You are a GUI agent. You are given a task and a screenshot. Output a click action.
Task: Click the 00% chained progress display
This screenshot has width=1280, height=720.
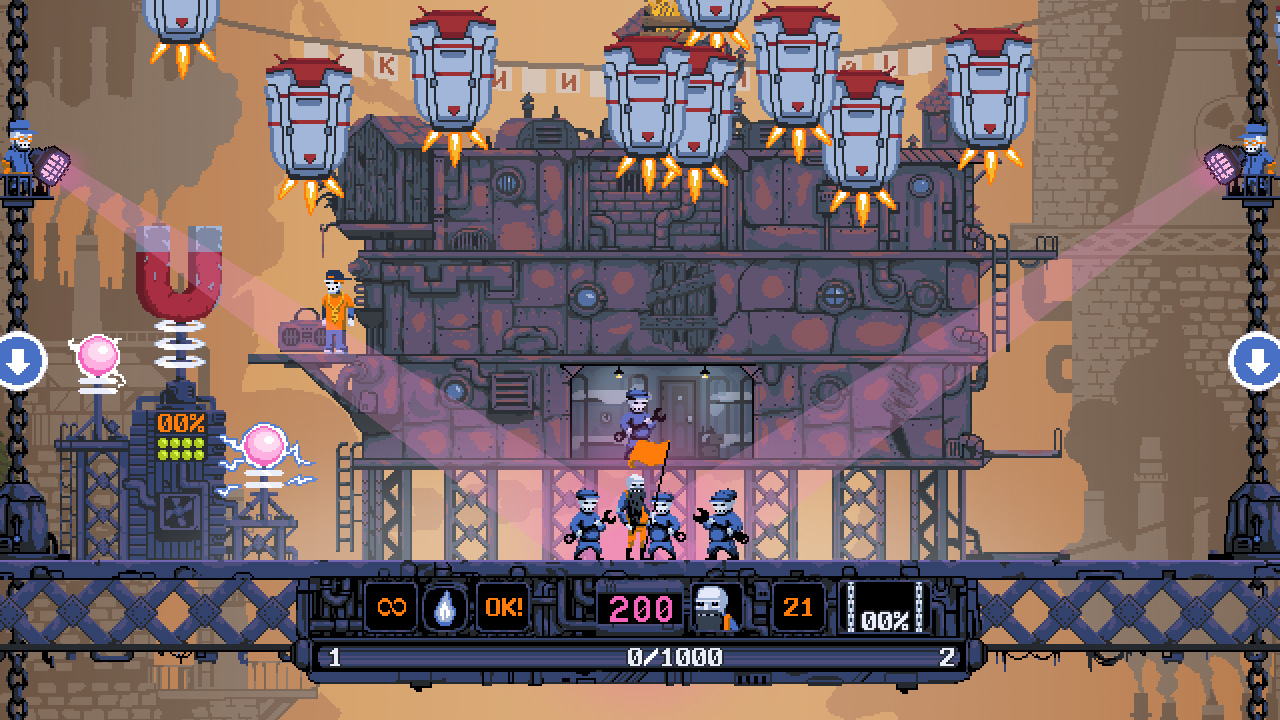886,615
